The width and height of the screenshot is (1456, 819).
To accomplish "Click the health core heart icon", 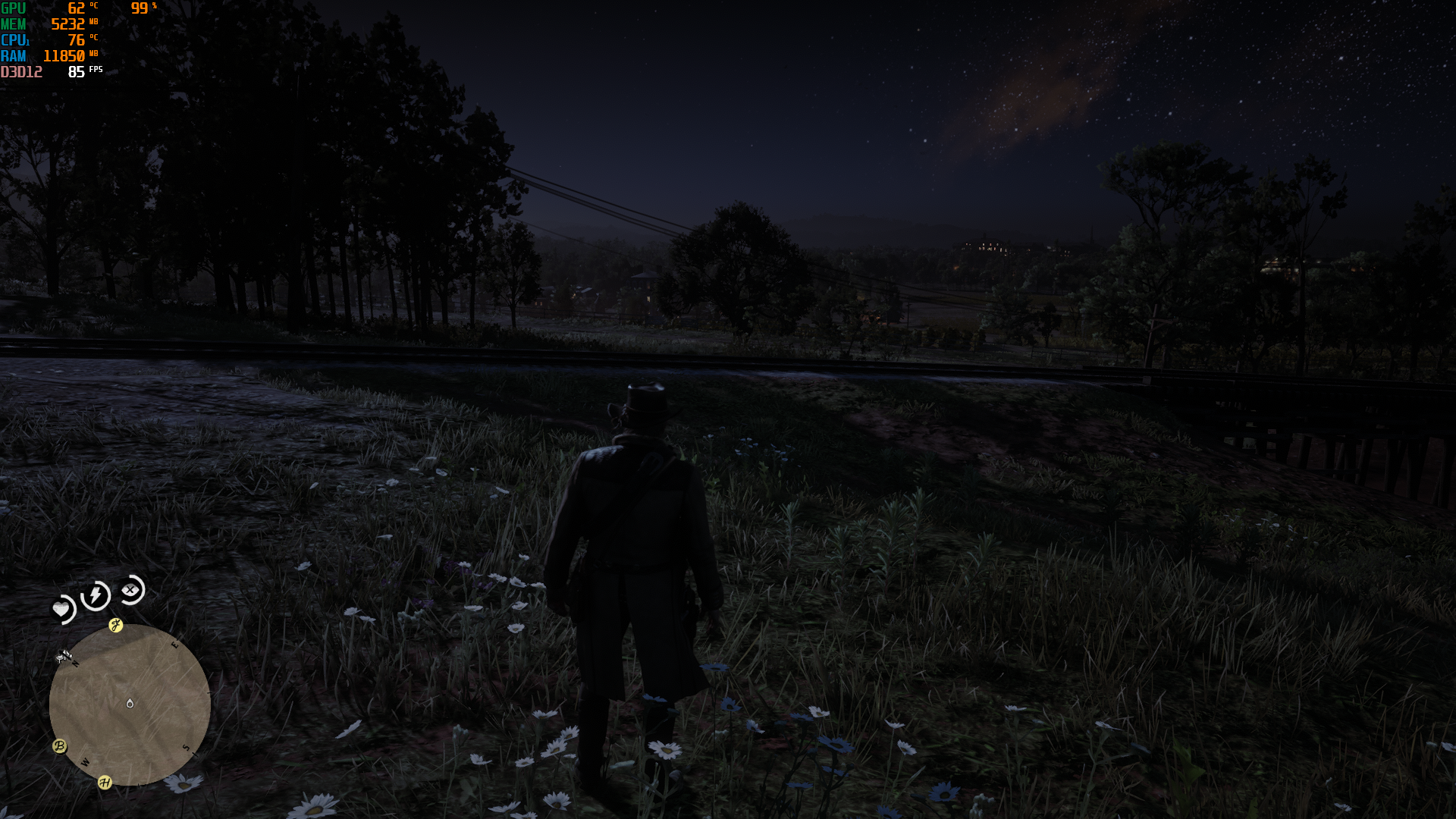I will point(61,609).
